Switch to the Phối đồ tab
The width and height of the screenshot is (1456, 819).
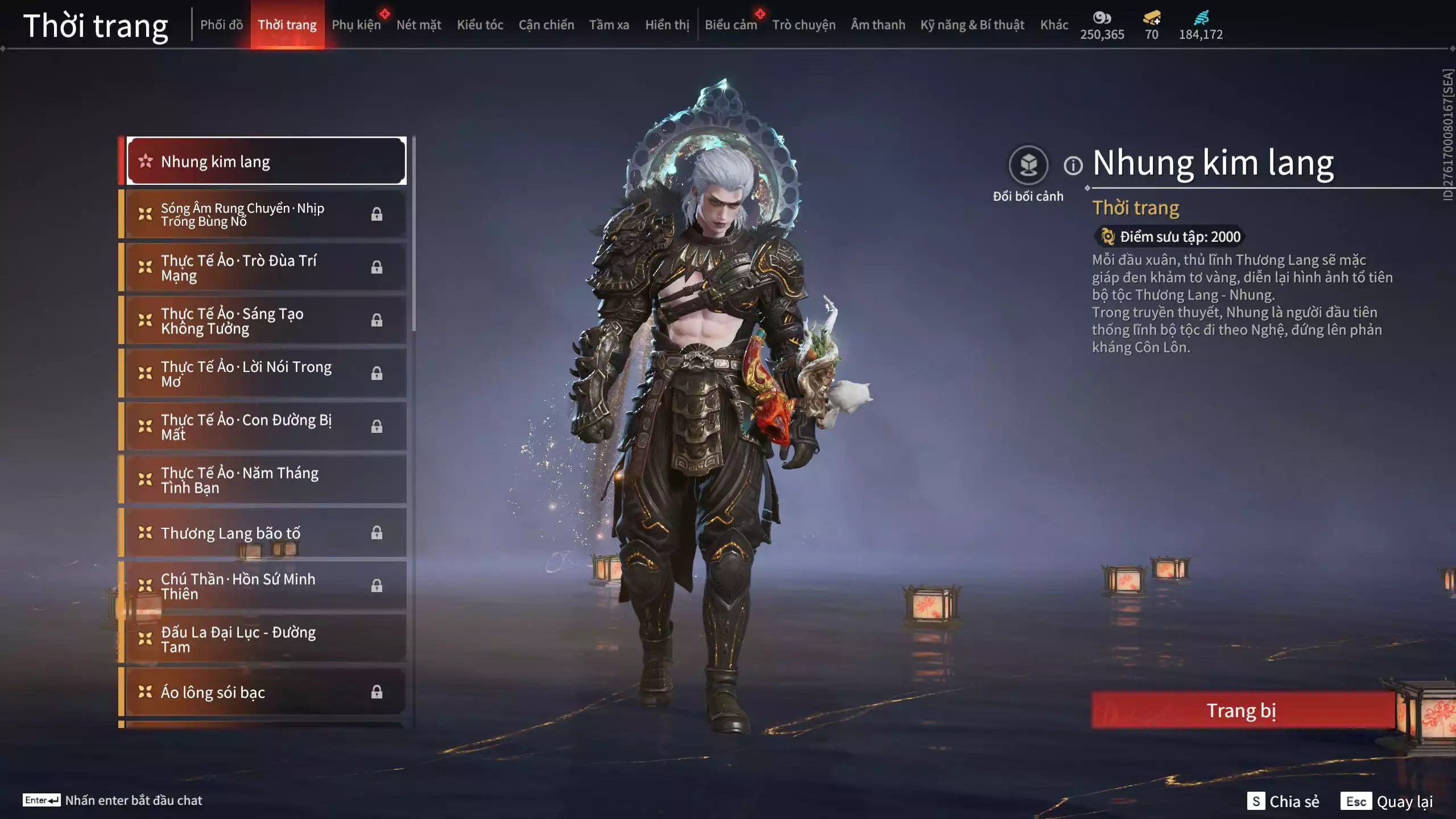[x=221, y=25]
